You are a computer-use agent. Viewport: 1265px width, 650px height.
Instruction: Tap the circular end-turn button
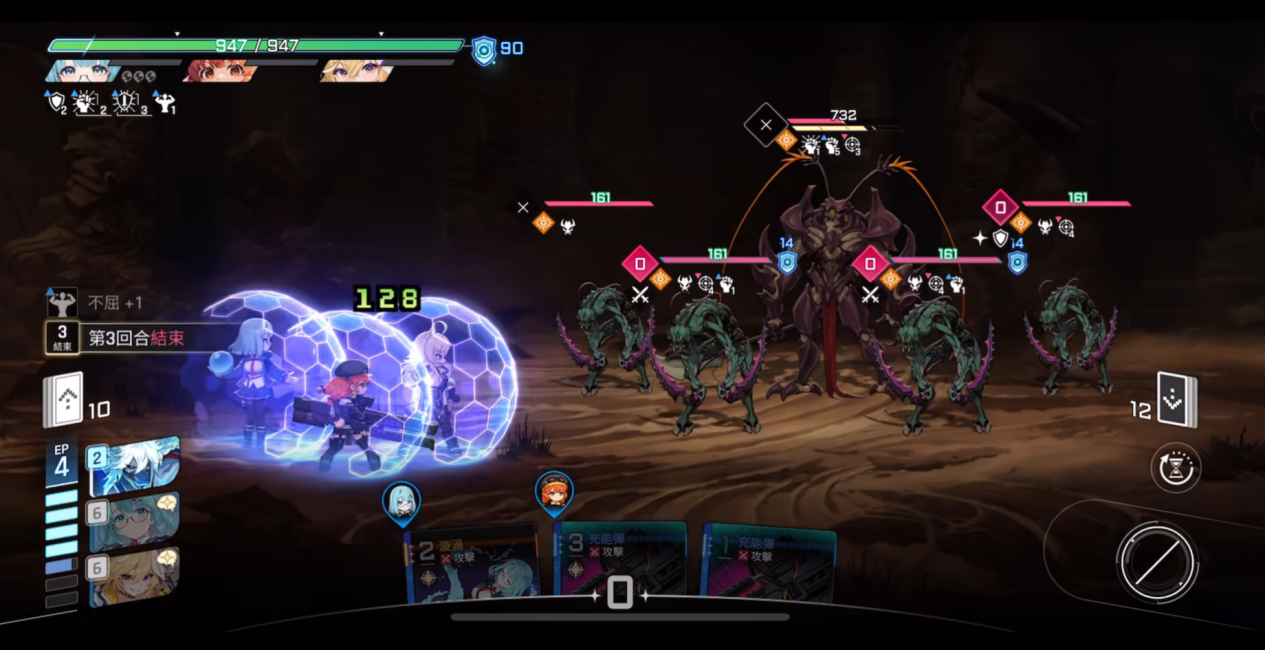coord(1158,561)
